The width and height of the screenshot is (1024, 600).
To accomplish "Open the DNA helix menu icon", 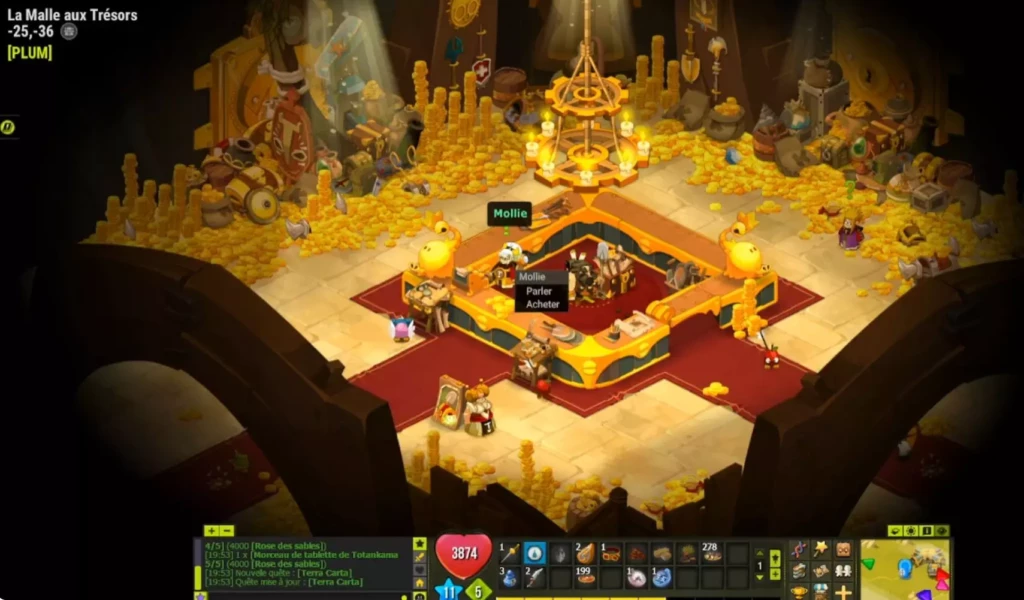I will tap(799, 550).
